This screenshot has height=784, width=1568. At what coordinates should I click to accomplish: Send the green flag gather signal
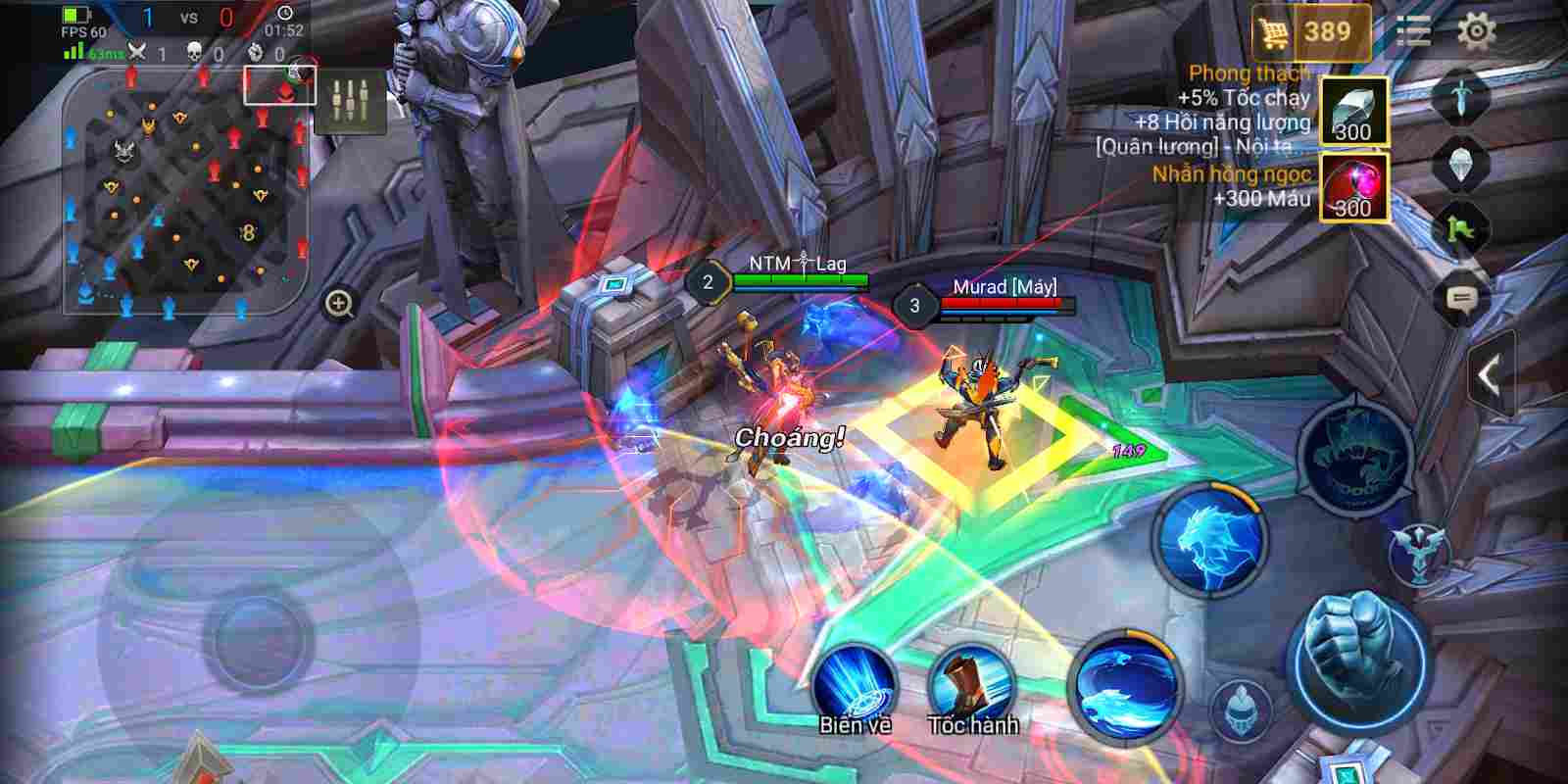tap(1461, 231)
